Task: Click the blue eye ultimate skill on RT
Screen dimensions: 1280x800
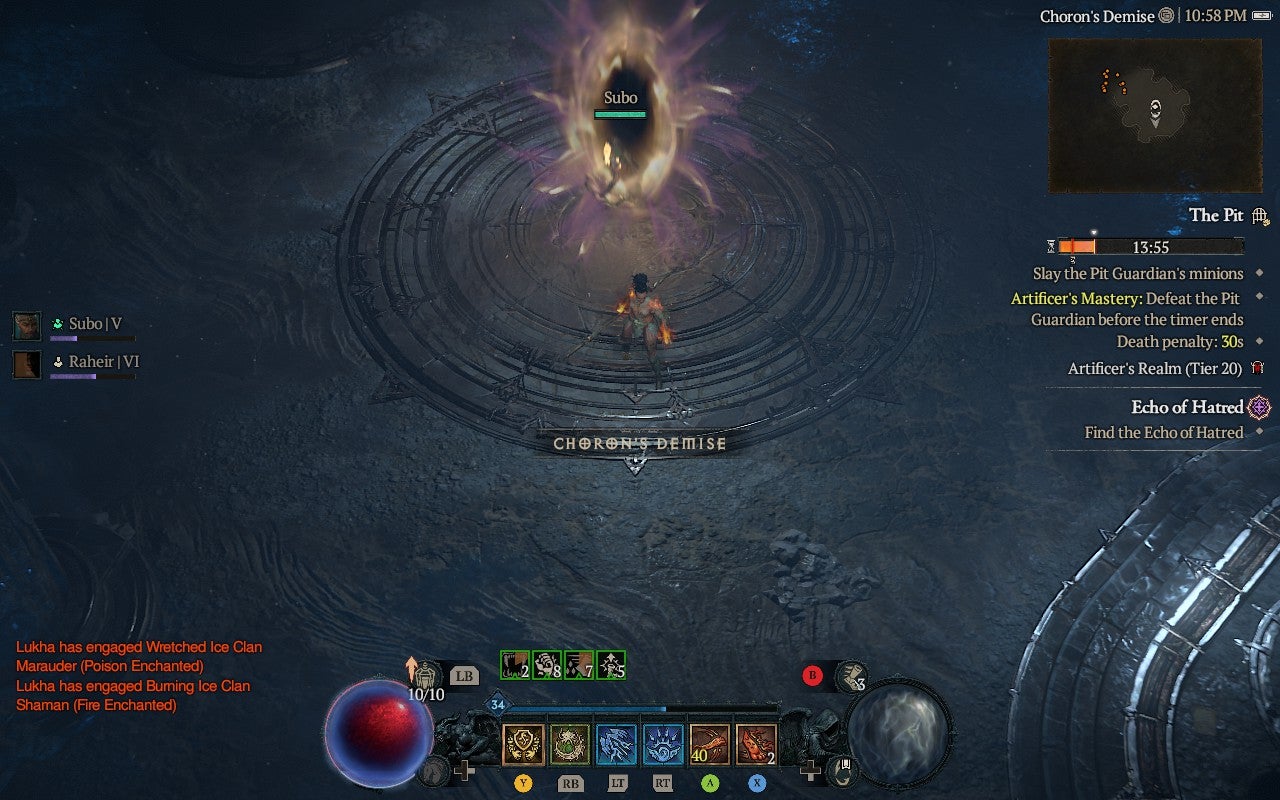Action: tap(663, 745)
